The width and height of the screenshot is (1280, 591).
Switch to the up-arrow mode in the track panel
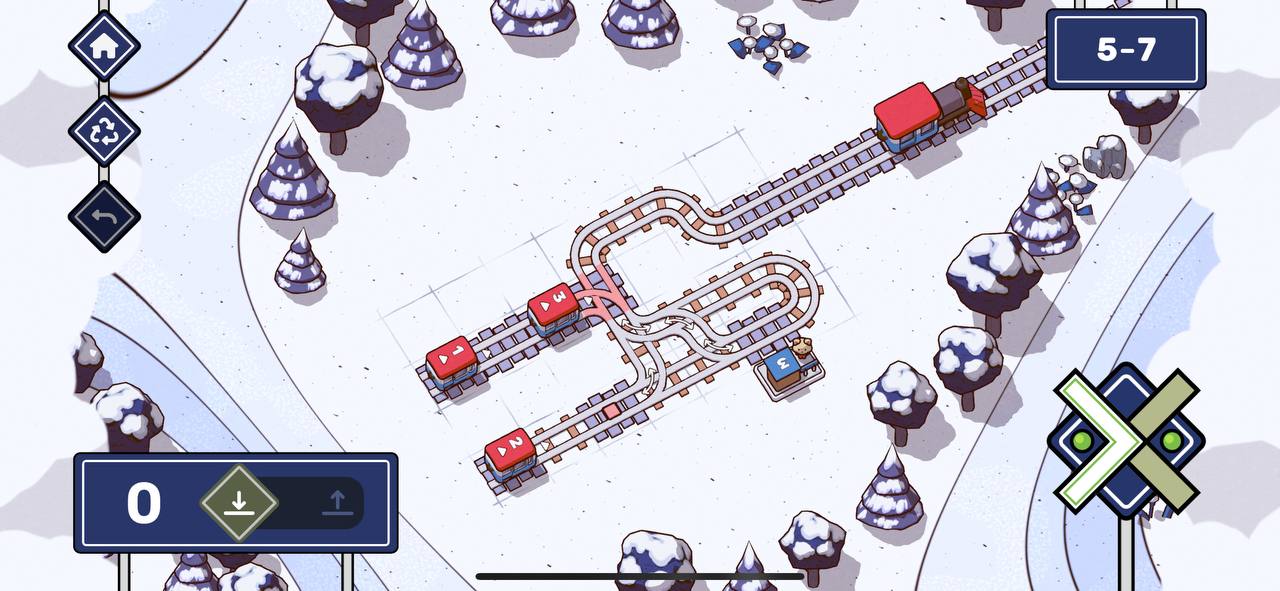pos(337,502)
